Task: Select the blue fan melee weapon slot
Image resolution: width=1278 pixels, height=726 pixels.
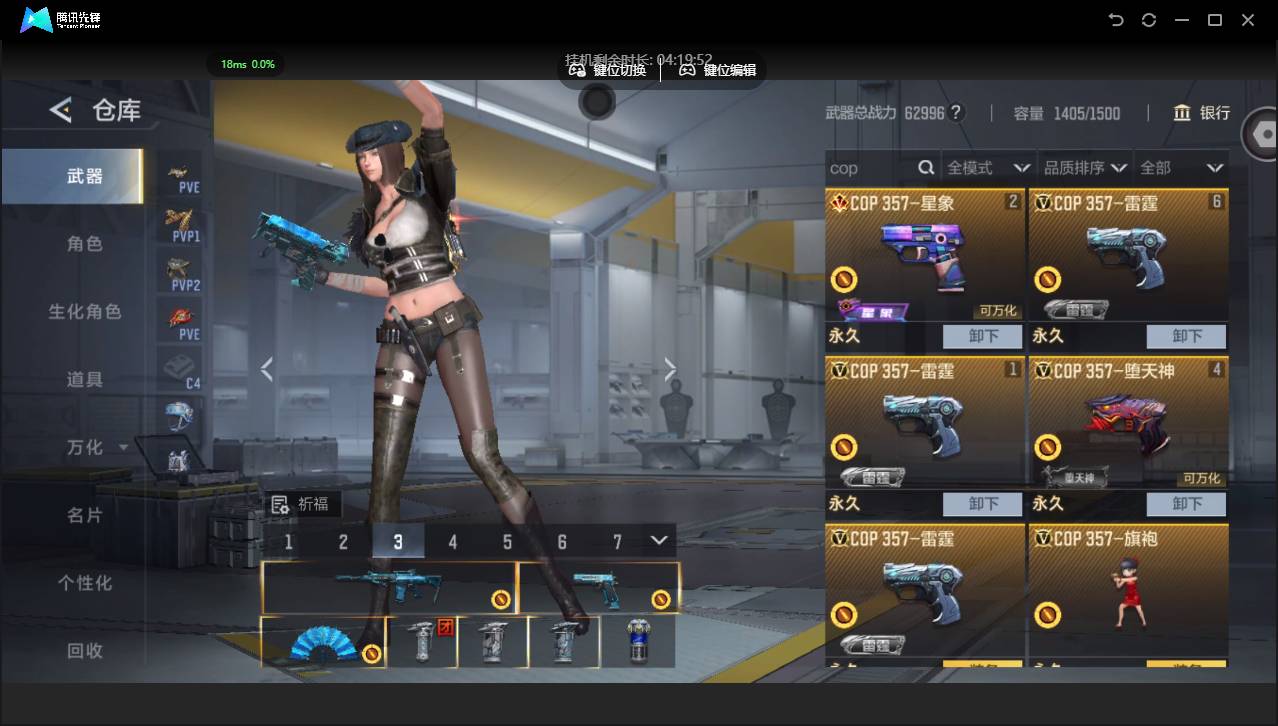Action: point(323,642)
